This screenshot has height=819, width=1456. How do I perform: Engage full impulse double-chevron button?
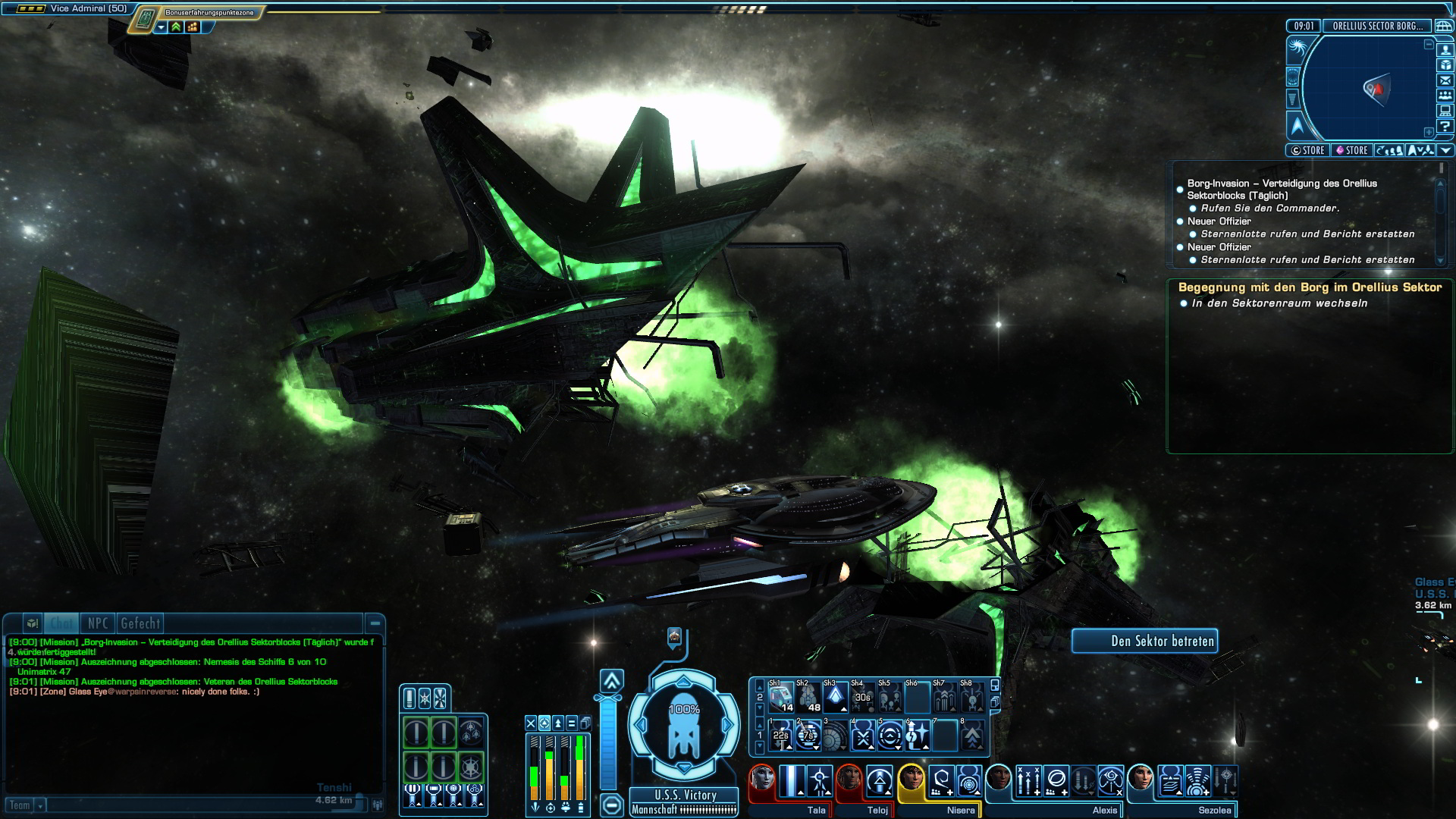[x=612, y=680]
